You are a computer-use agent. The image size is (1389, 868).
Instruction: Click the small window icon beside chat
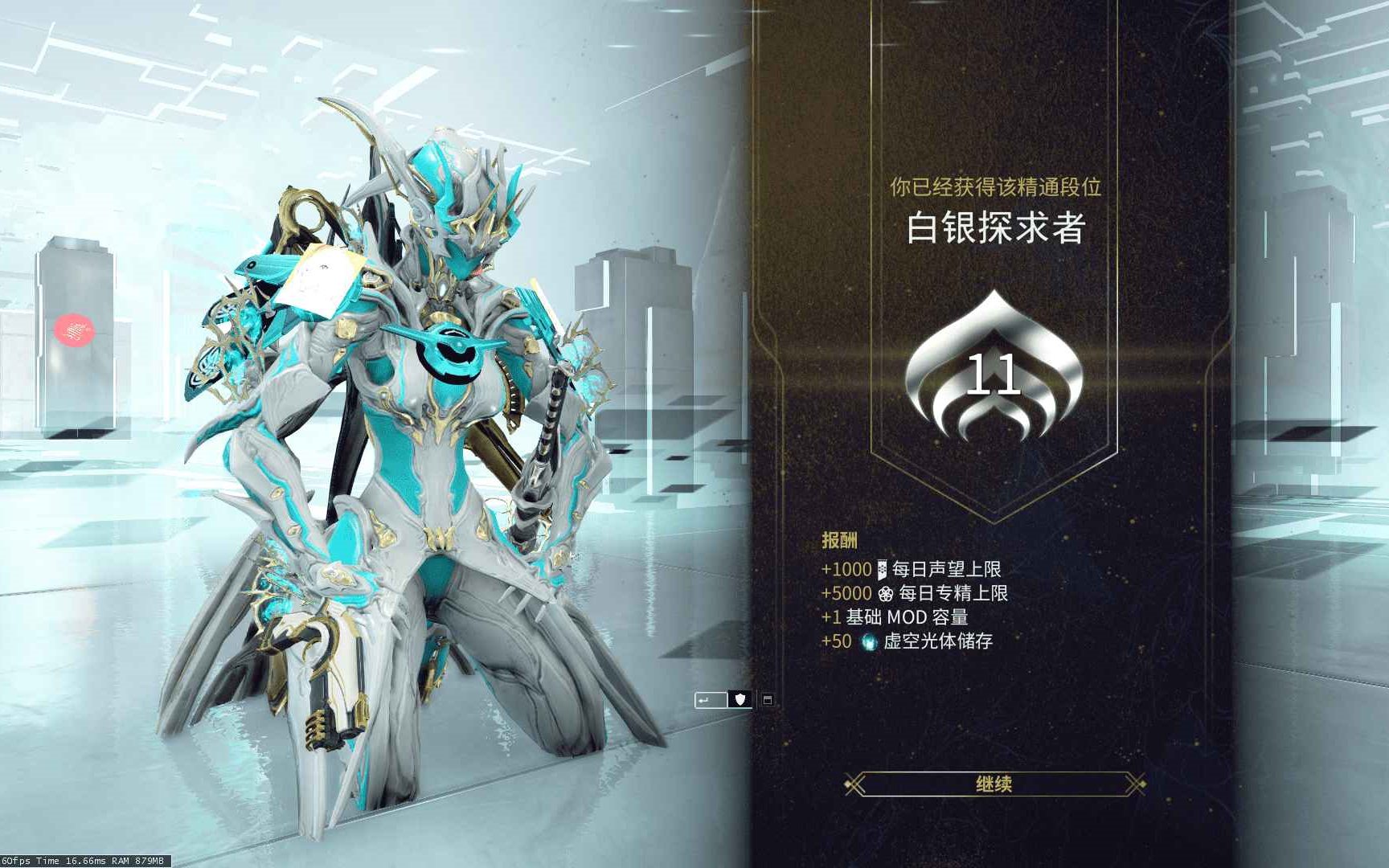(768, 699)
